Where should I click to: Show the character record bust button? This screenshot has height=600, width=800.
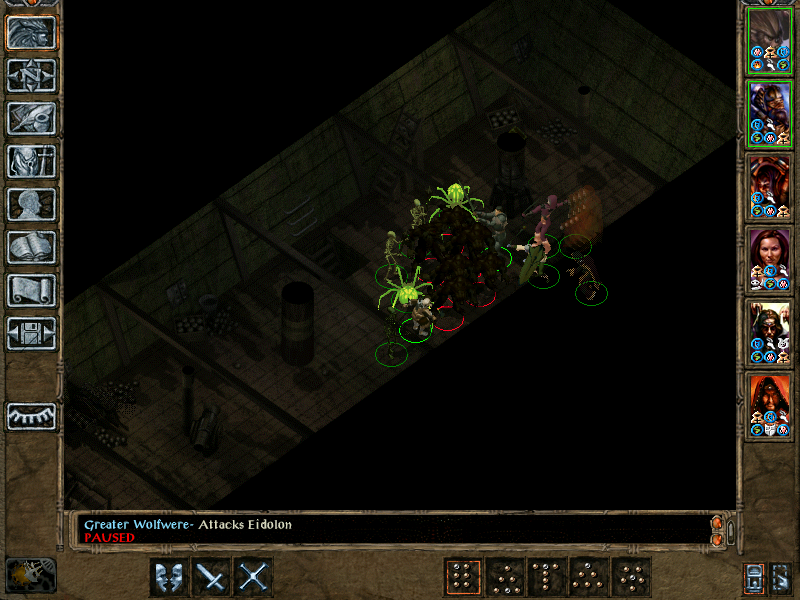click(x=31, y=205)
